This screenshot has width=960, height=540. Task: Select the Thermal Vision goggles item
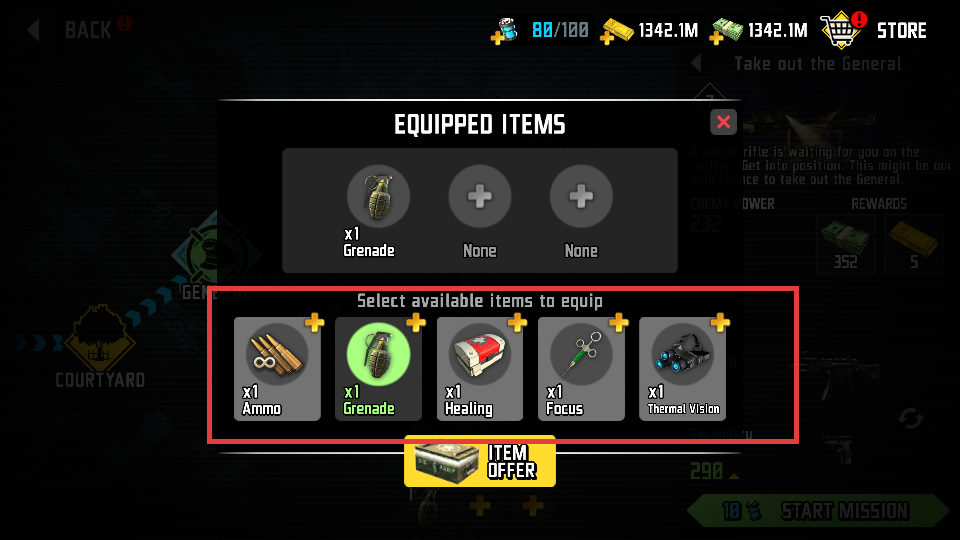point(683,369)
